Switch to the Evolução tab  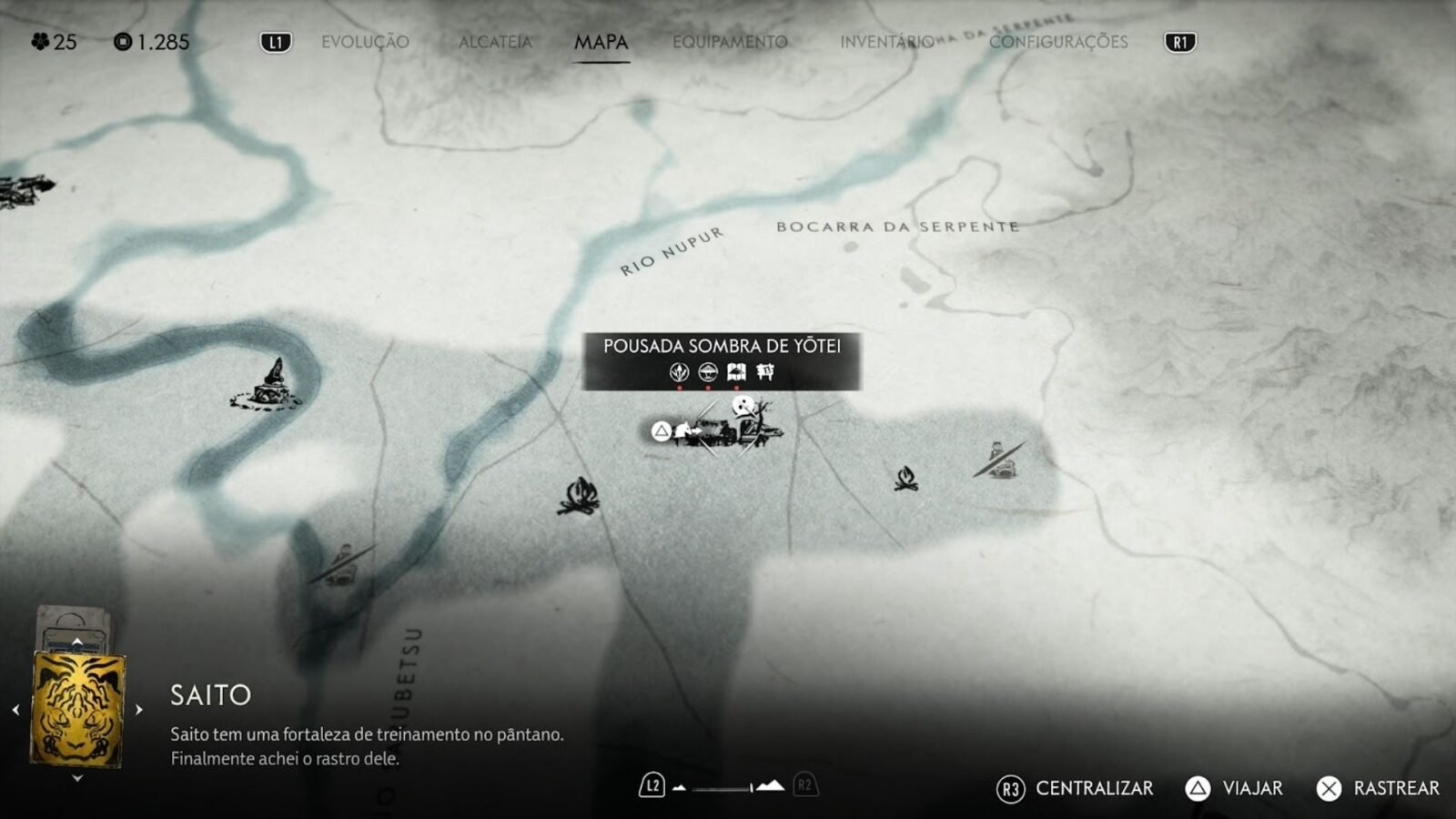[x=365, y=42]
